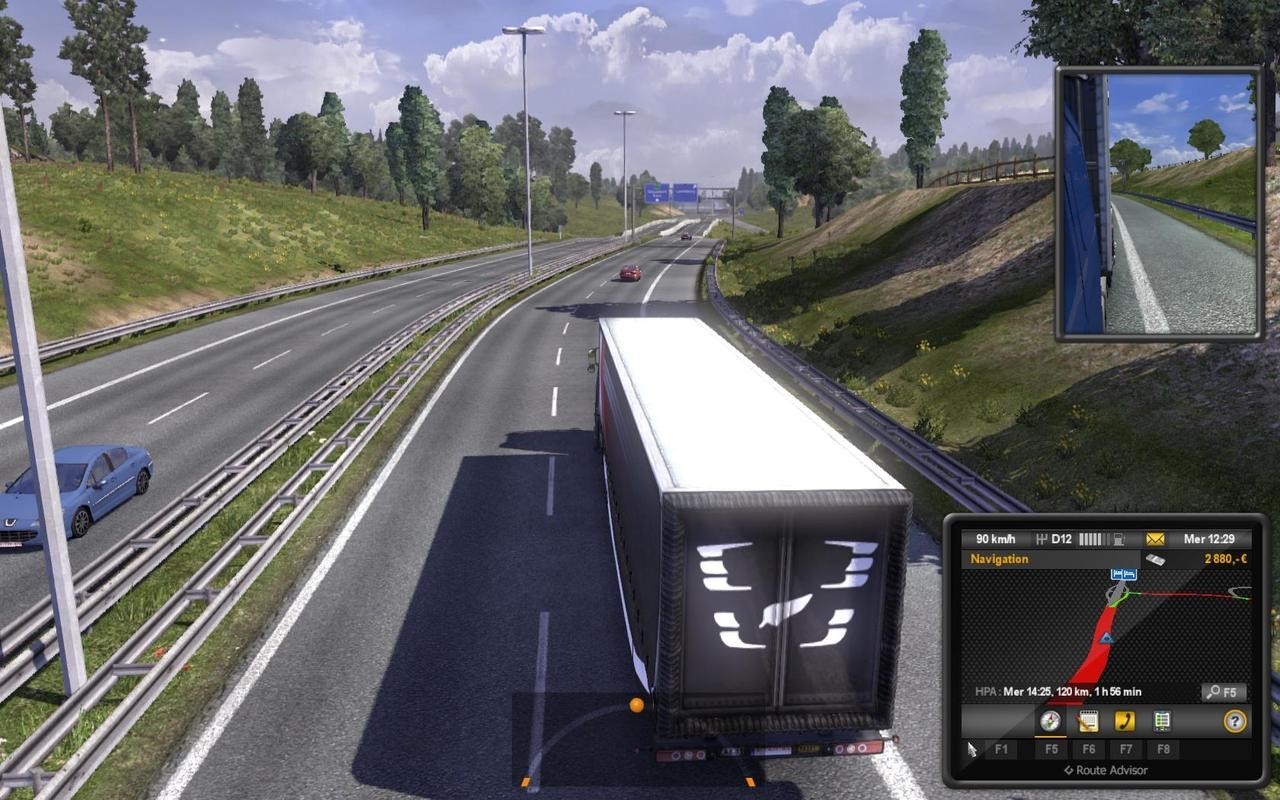1280x800 pixels.
Task: Click the help question mark icon
Action: (x=1235, y=720)
